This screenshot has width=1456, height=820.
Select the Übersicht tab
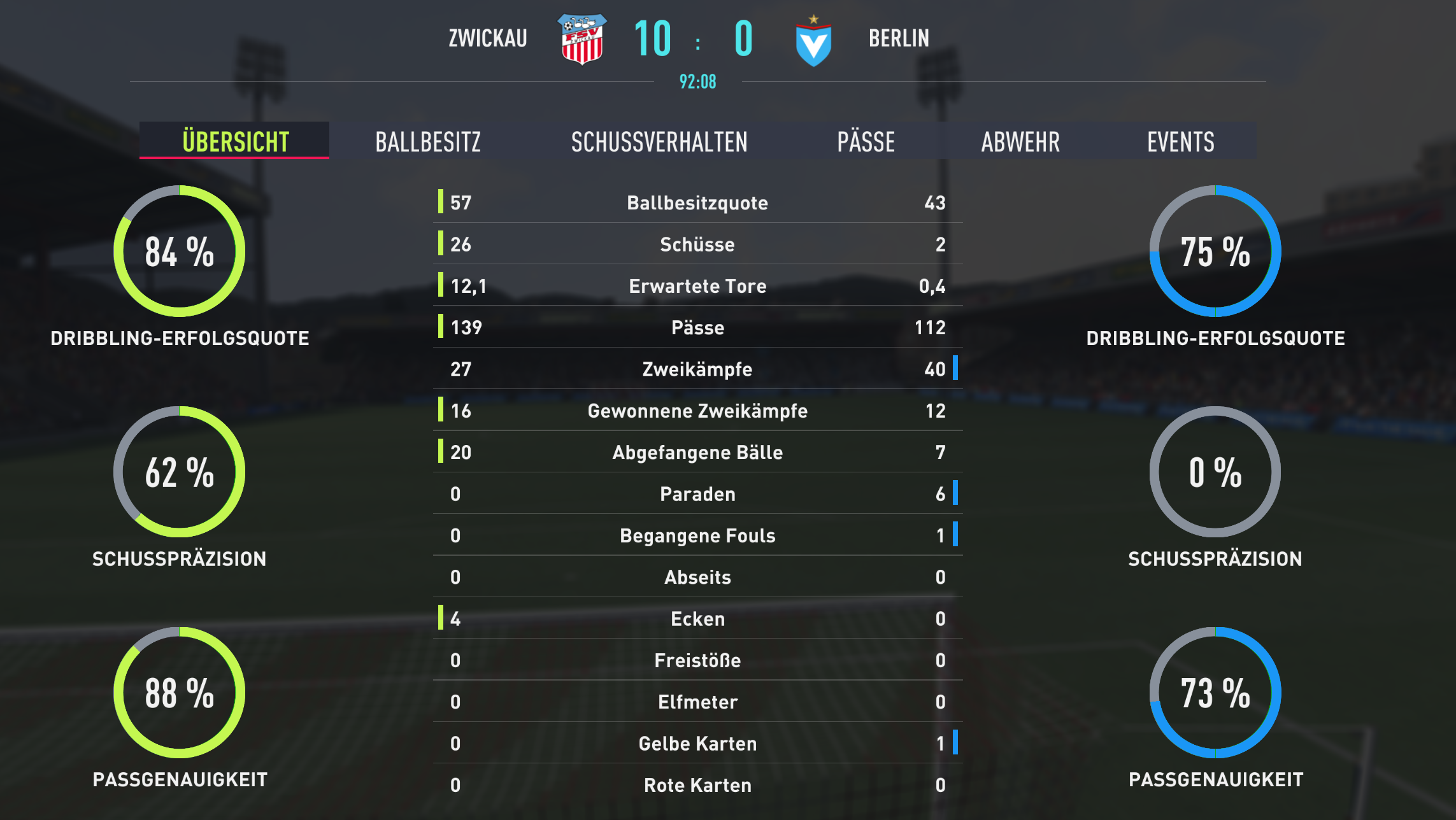pos(235,141)
